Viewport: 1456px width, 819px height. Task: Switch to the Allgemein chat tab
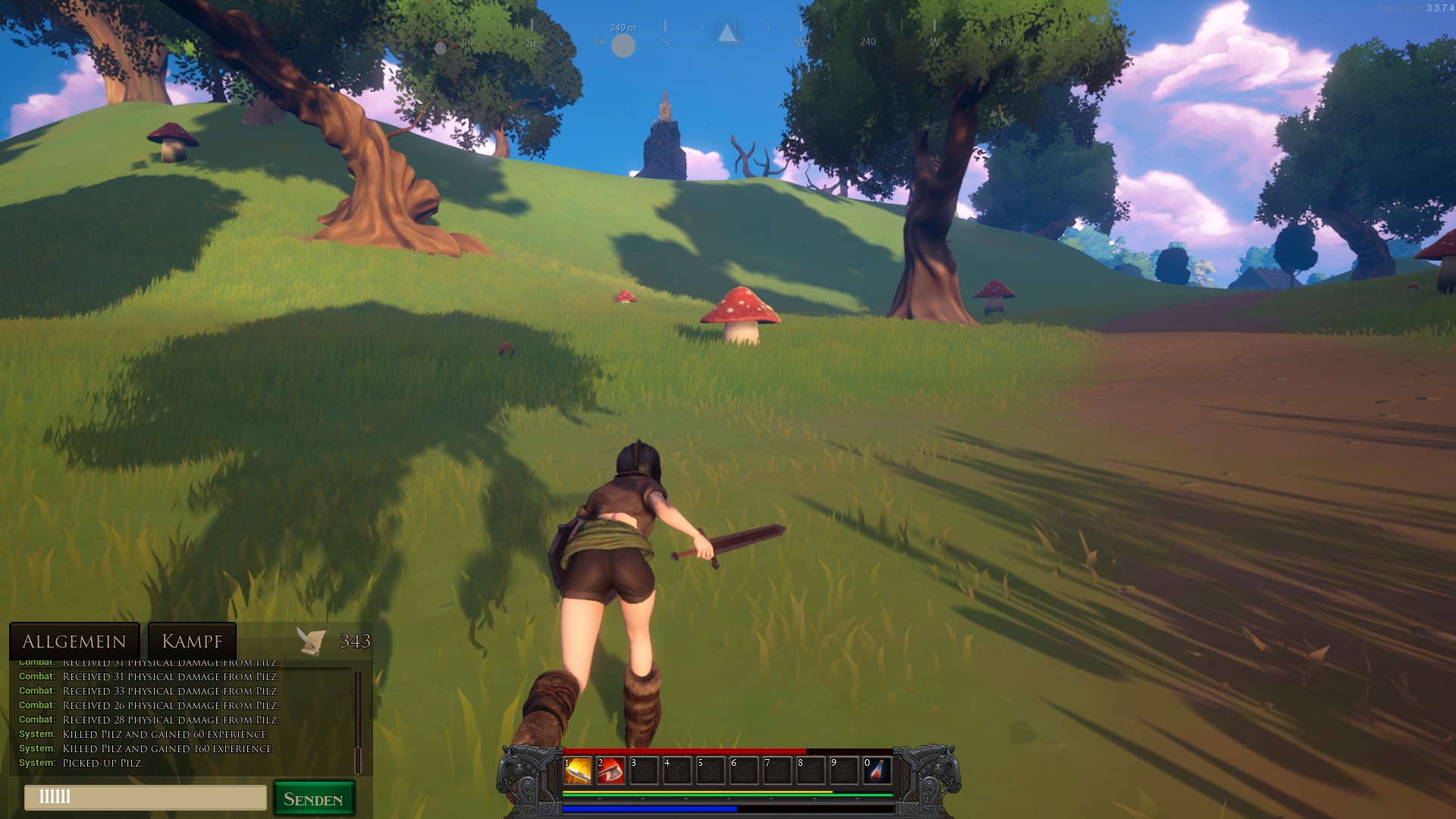tap(74, 642)
